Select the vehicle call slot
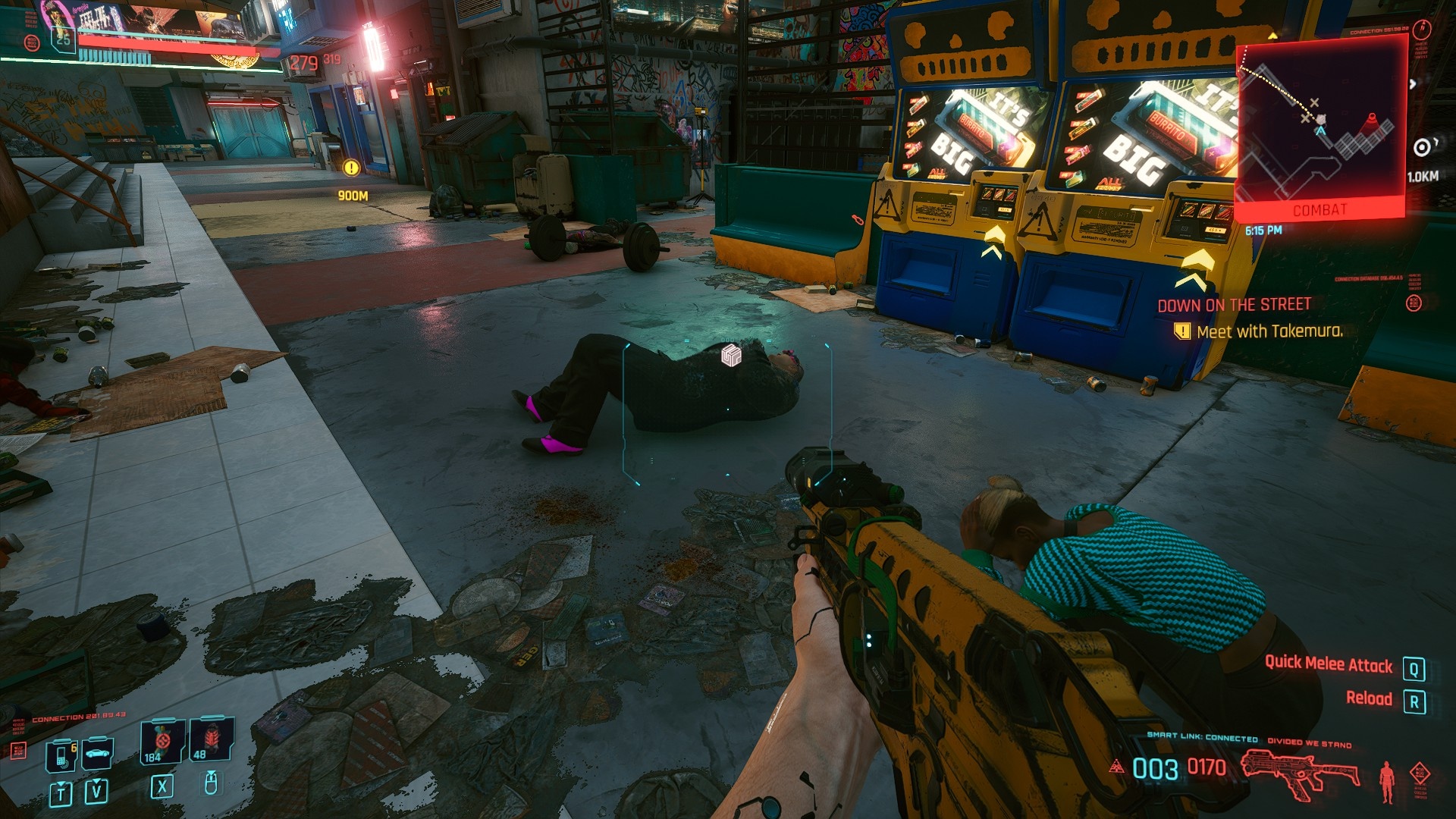This screenshot has height=819, width=1456. [x=97, y=753]
